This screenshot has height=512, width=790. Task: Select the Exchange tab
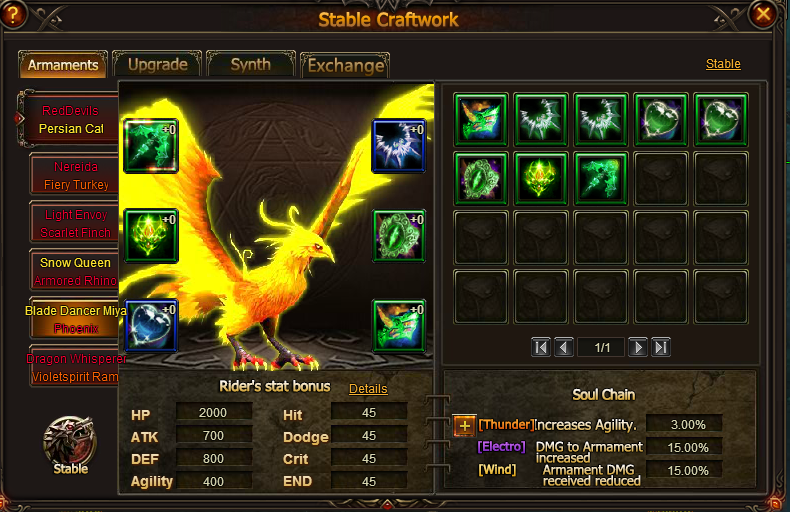(x=345, y=66)
